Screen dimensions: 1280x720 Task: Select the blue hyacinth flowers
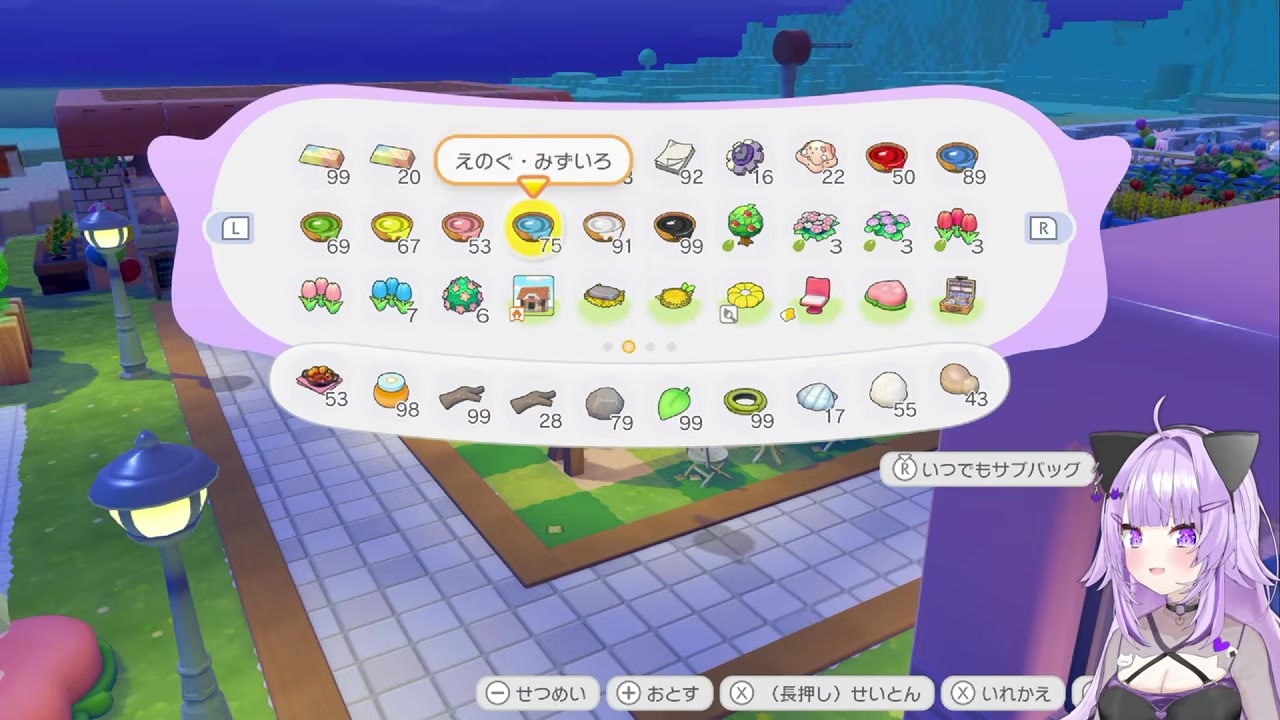click(x=392, y=293)
